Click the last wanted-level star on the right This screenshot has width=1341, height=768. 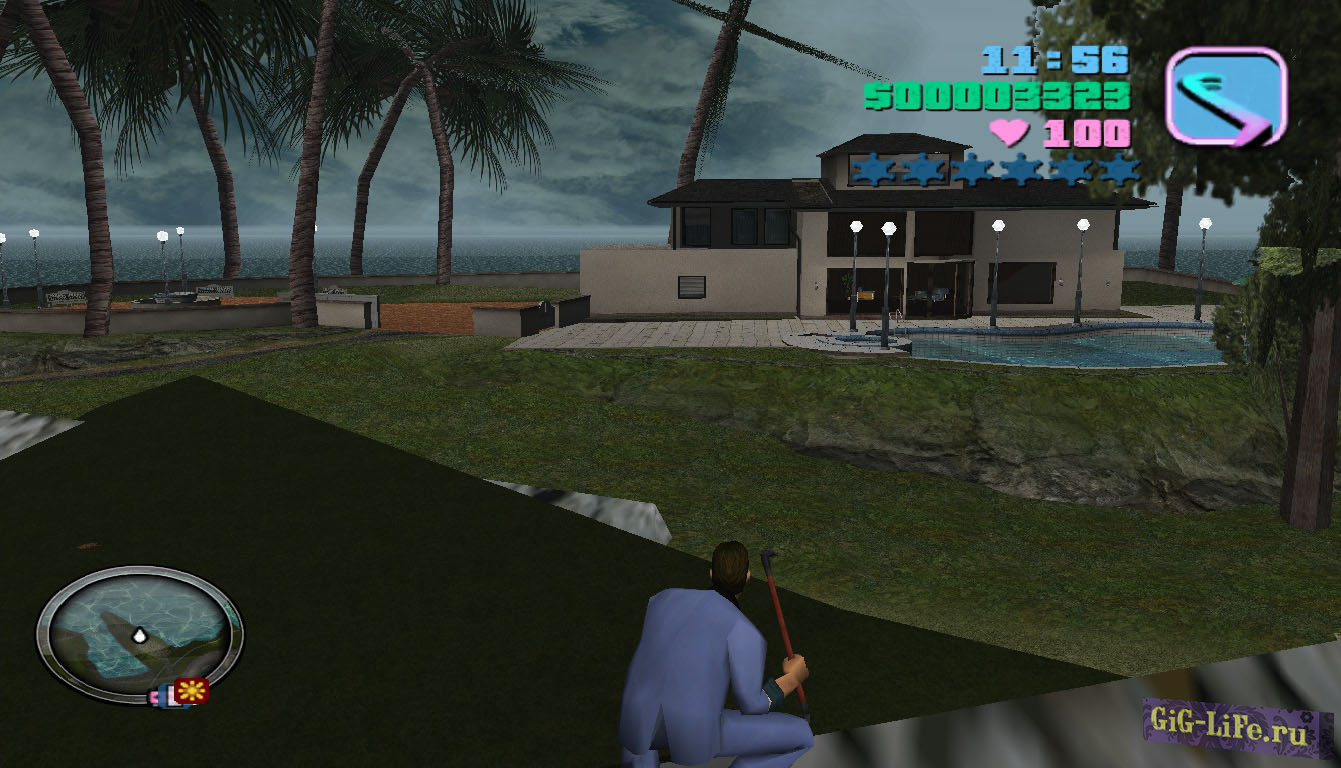pyautogui.click(x=1121, y=170)
